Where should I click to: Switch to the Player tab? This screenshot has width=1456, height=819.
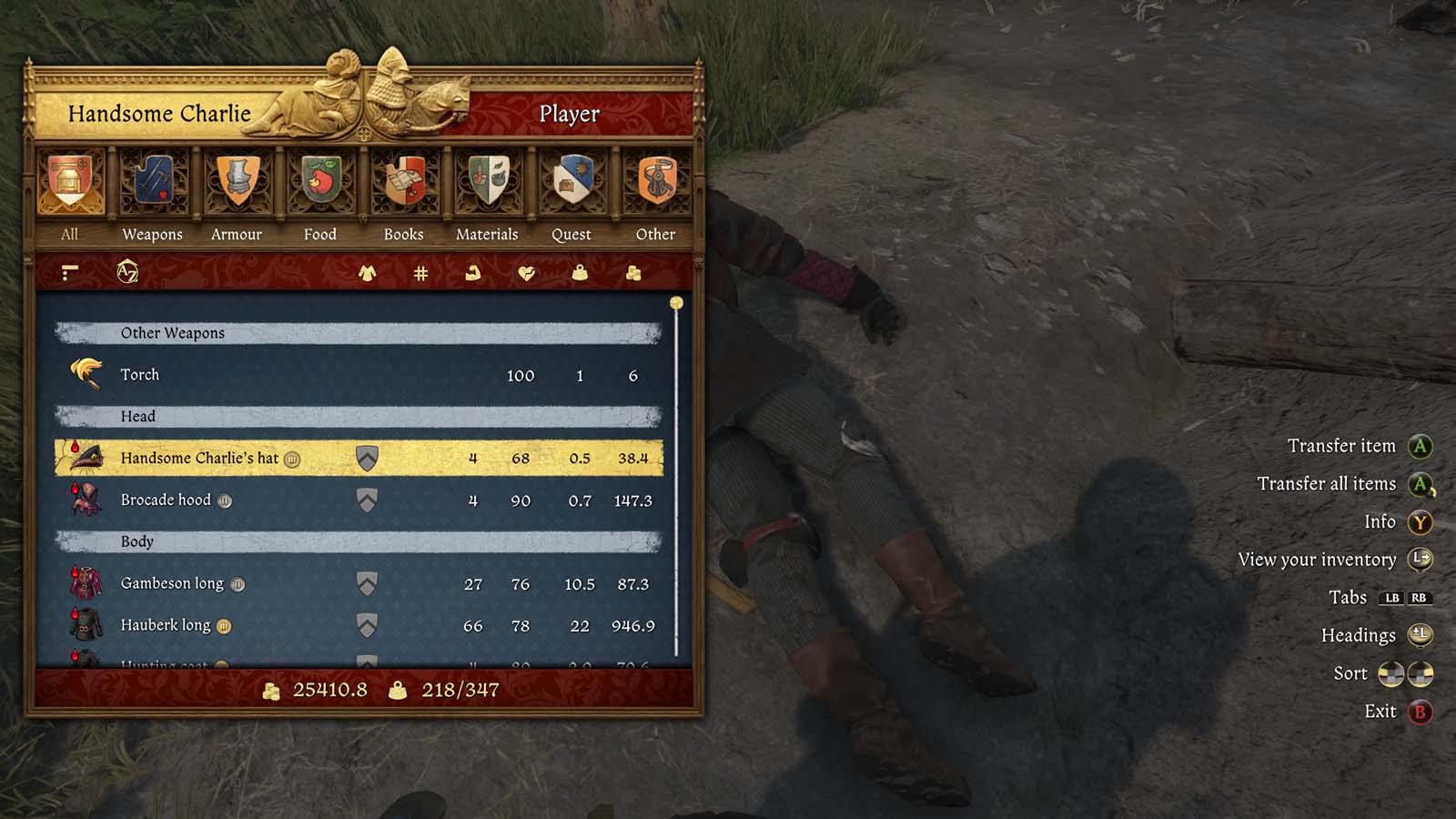pyautogui.click(x=571, y=114)
